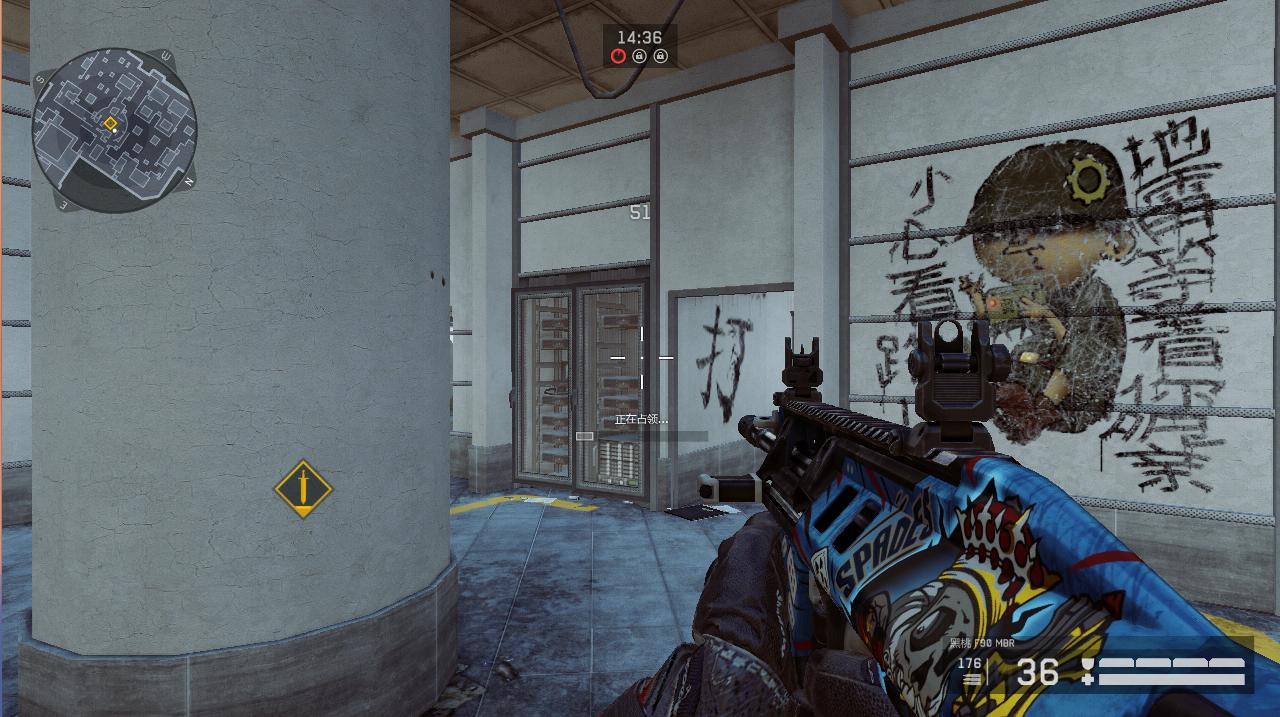The width and height of the screenshot is (1280, 717).
Task: Click the circular minimap
Action: (x=114, y=129)
